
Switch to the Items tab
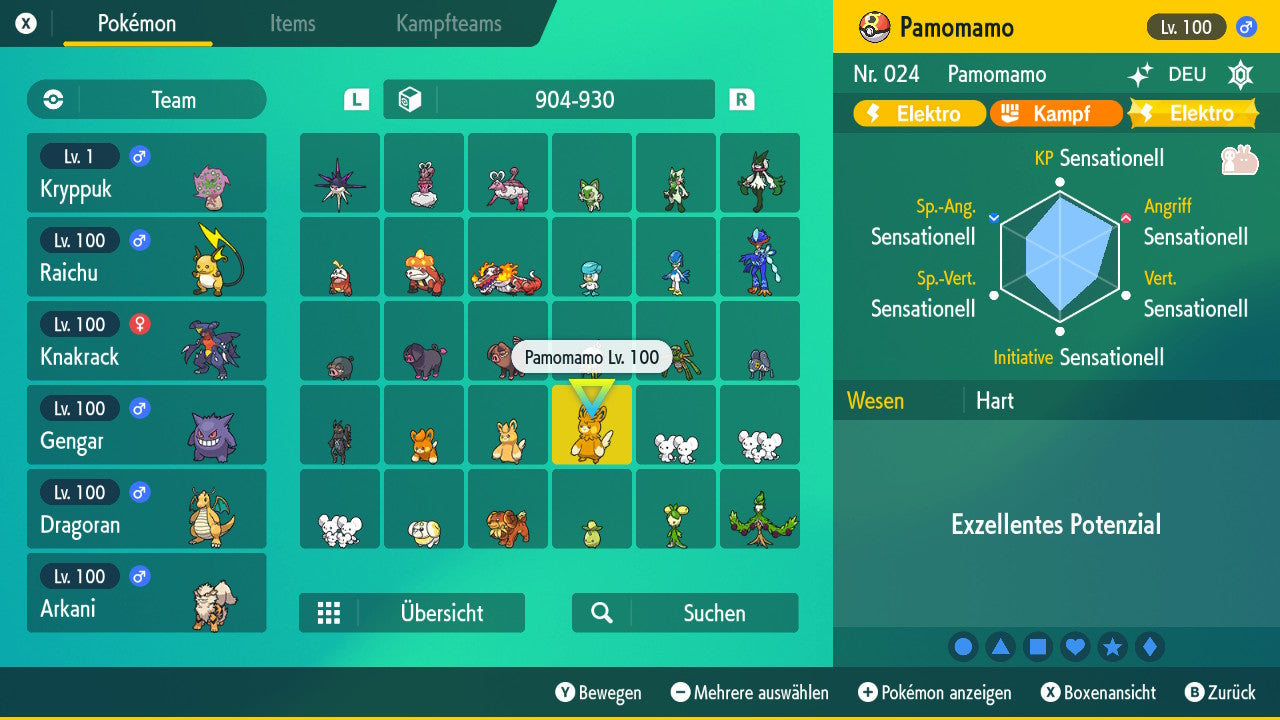pyautogui.click(x=292, y=25)
